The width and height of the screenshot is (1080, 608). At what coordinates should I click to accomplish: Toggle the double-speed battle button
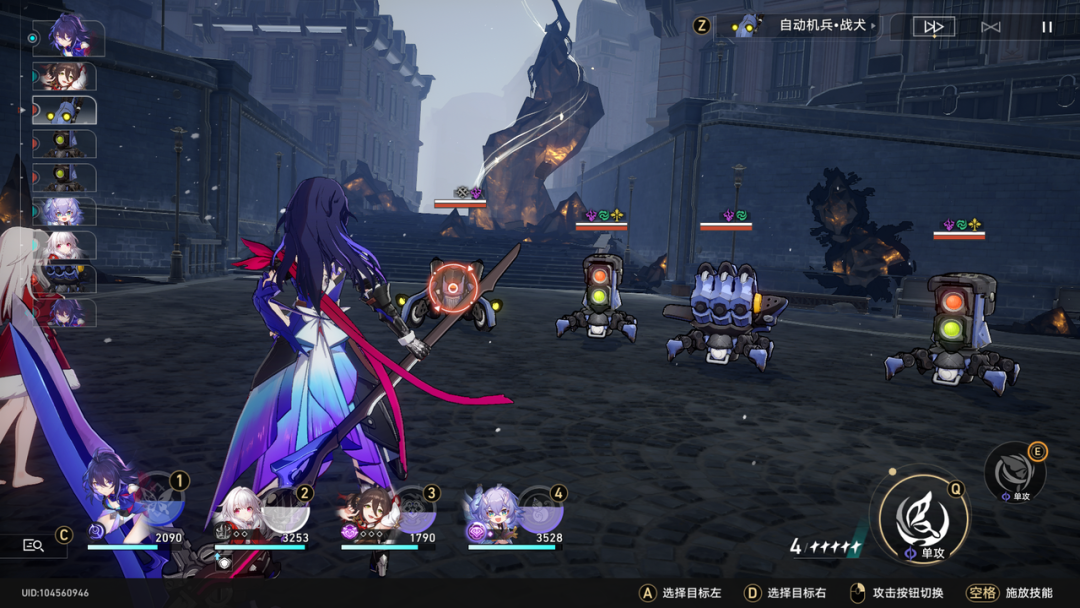coord(933,27)
